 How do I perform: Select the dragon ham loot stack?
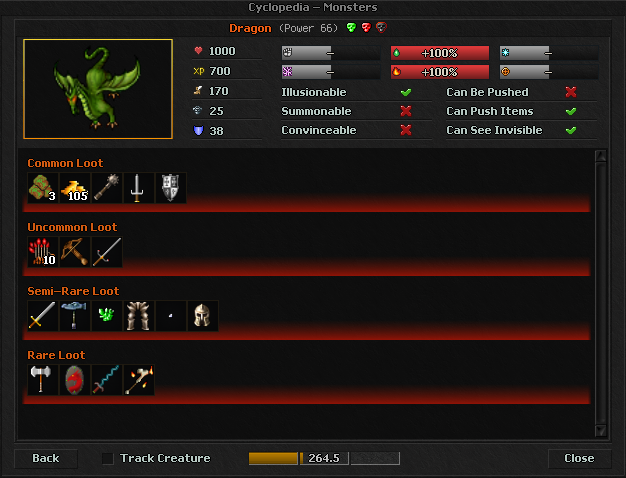click(x=43, y=188)
